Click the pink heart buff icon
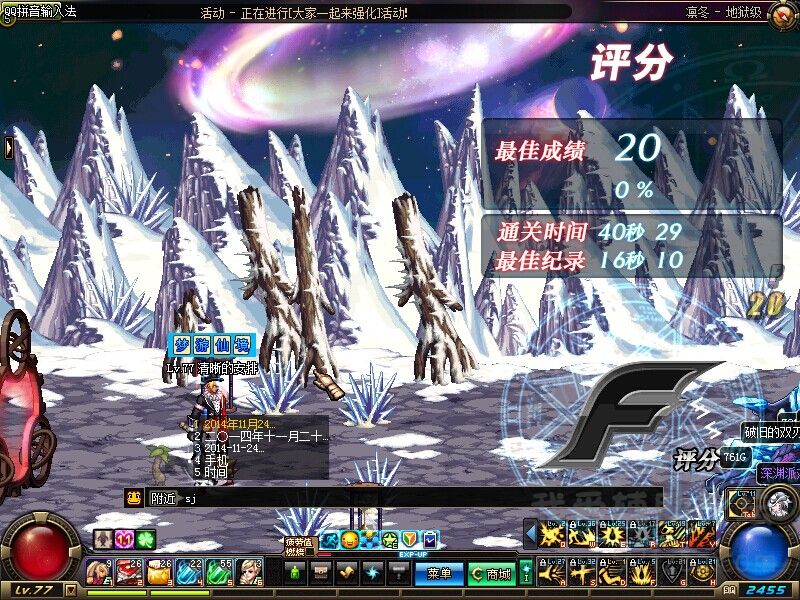Image resolution: width=800 pixels, height=600 pixels. (x=123, y=539)
